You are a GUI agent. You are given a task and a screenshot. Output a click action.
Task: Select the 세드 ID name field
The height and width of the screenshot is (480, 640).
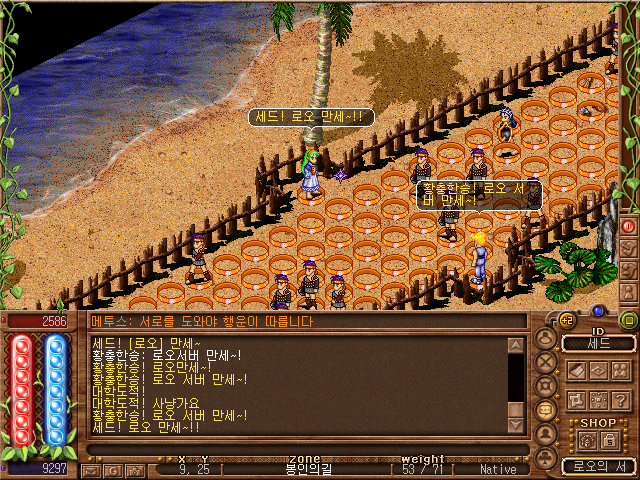click(599, 343)
